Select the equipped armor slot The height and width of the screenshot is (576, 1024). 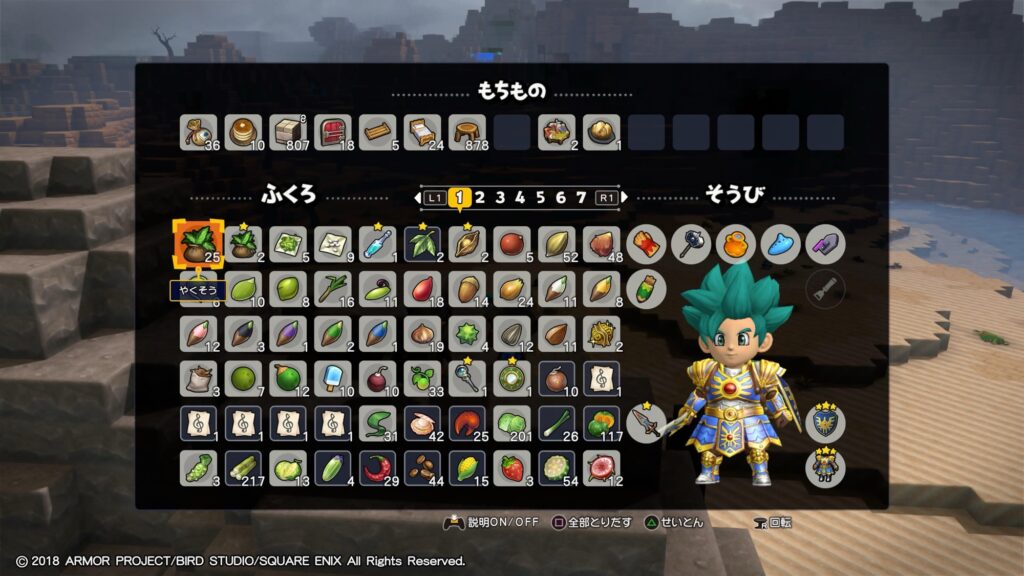tap(825, 467)
